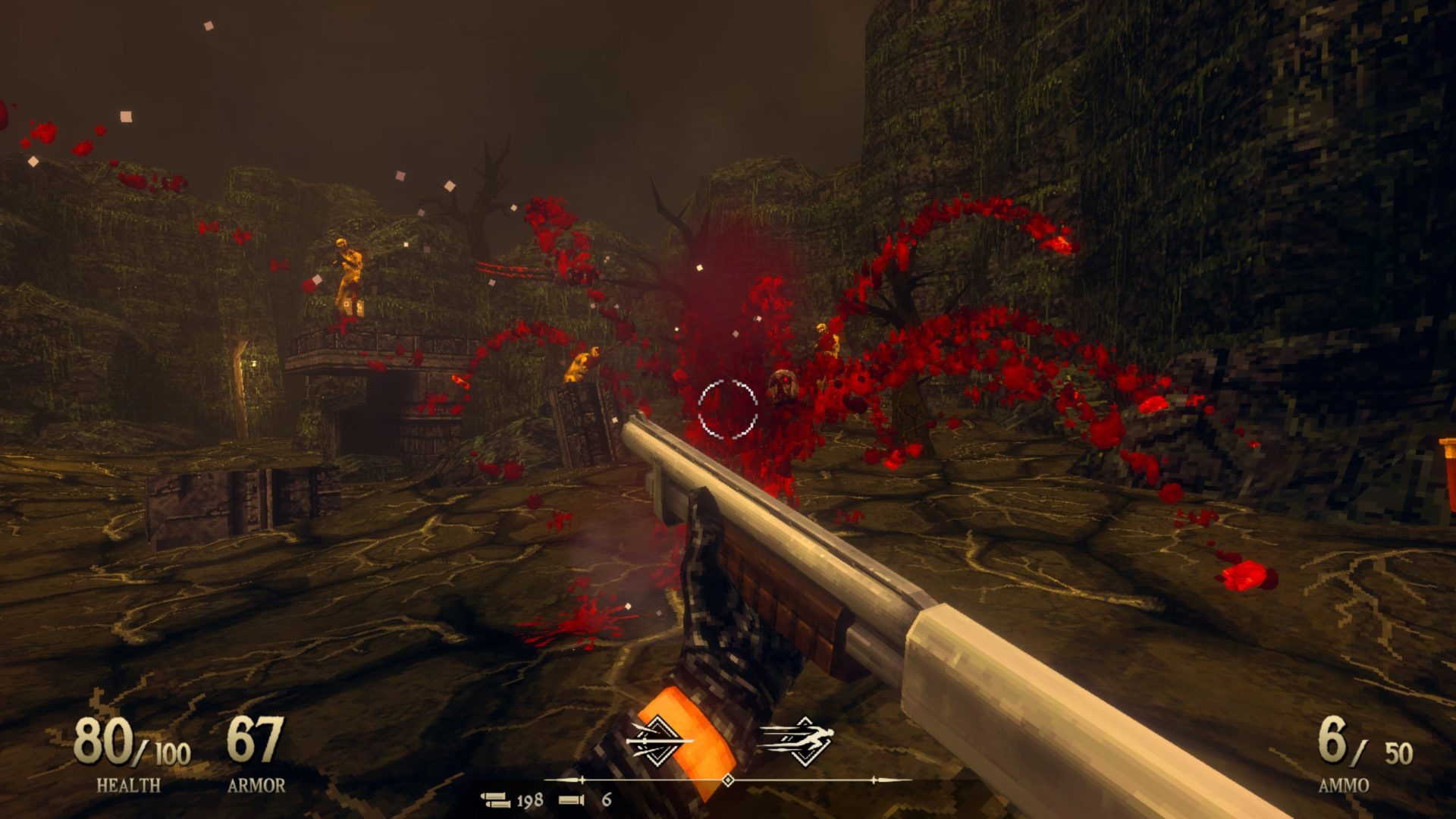1456x819 pixels.
Task: Select the shotgun shell ammo icon showing 6
Action: pyautogui.click(x=572, y=799)
